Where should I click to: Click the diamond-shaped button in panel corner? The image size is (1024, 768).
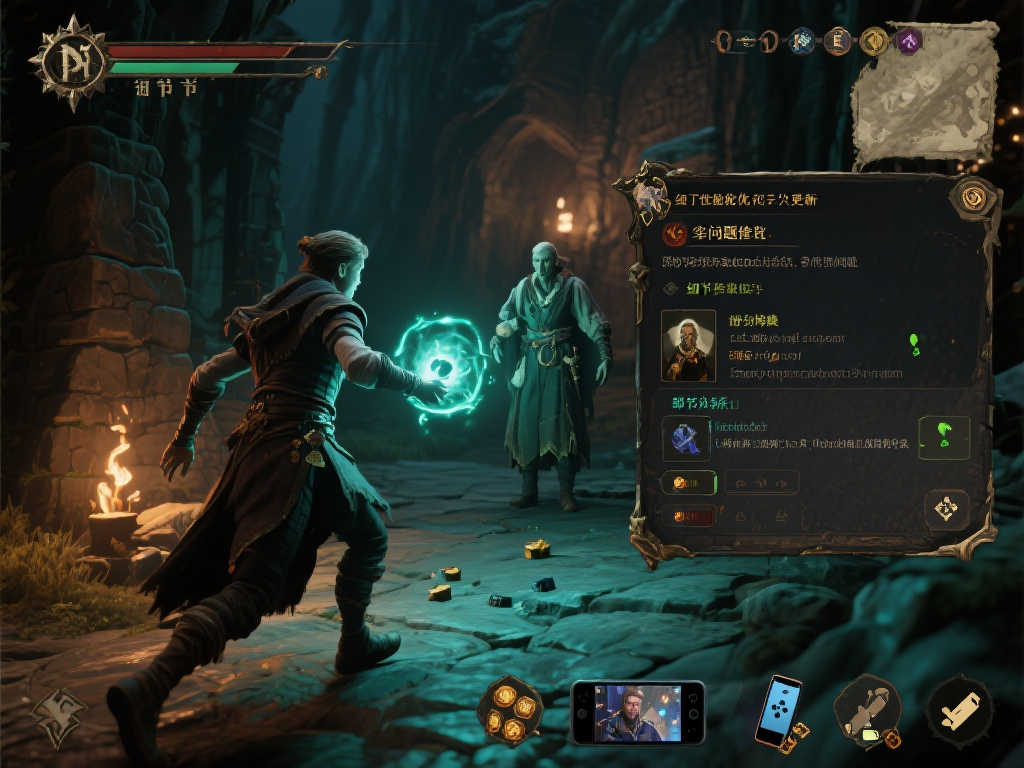(x=945, y=509)
